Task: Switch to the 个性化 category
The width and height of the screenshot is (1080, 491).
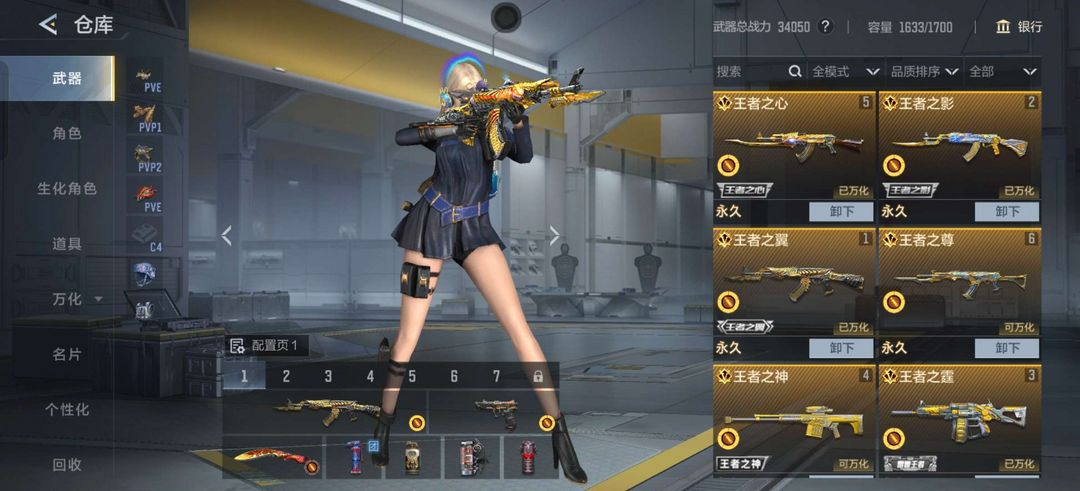Action: [67, 409]
